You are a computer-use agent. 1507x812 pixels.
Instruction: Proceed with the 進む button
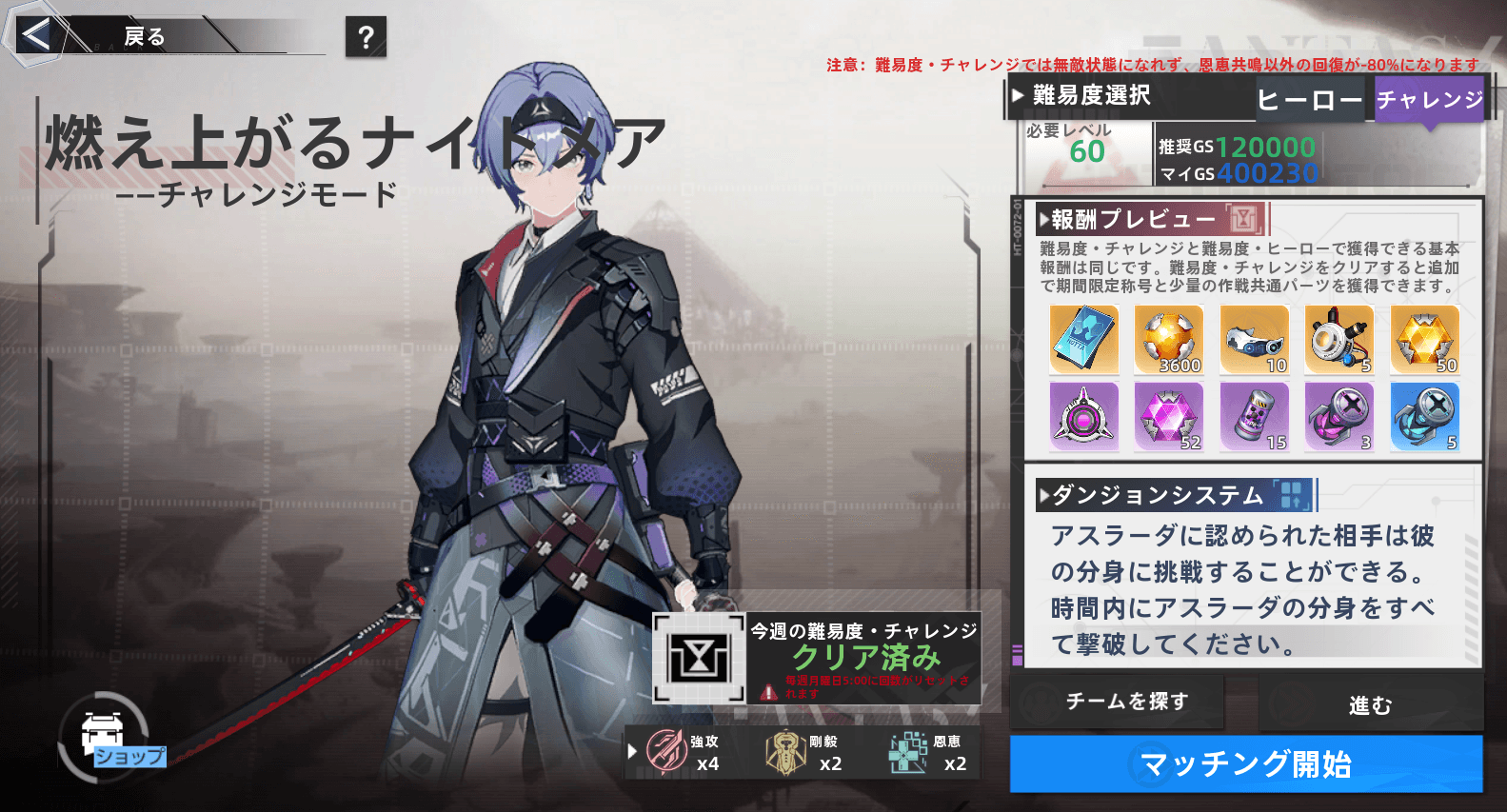pyautogui.click(x=1370, y=704)
